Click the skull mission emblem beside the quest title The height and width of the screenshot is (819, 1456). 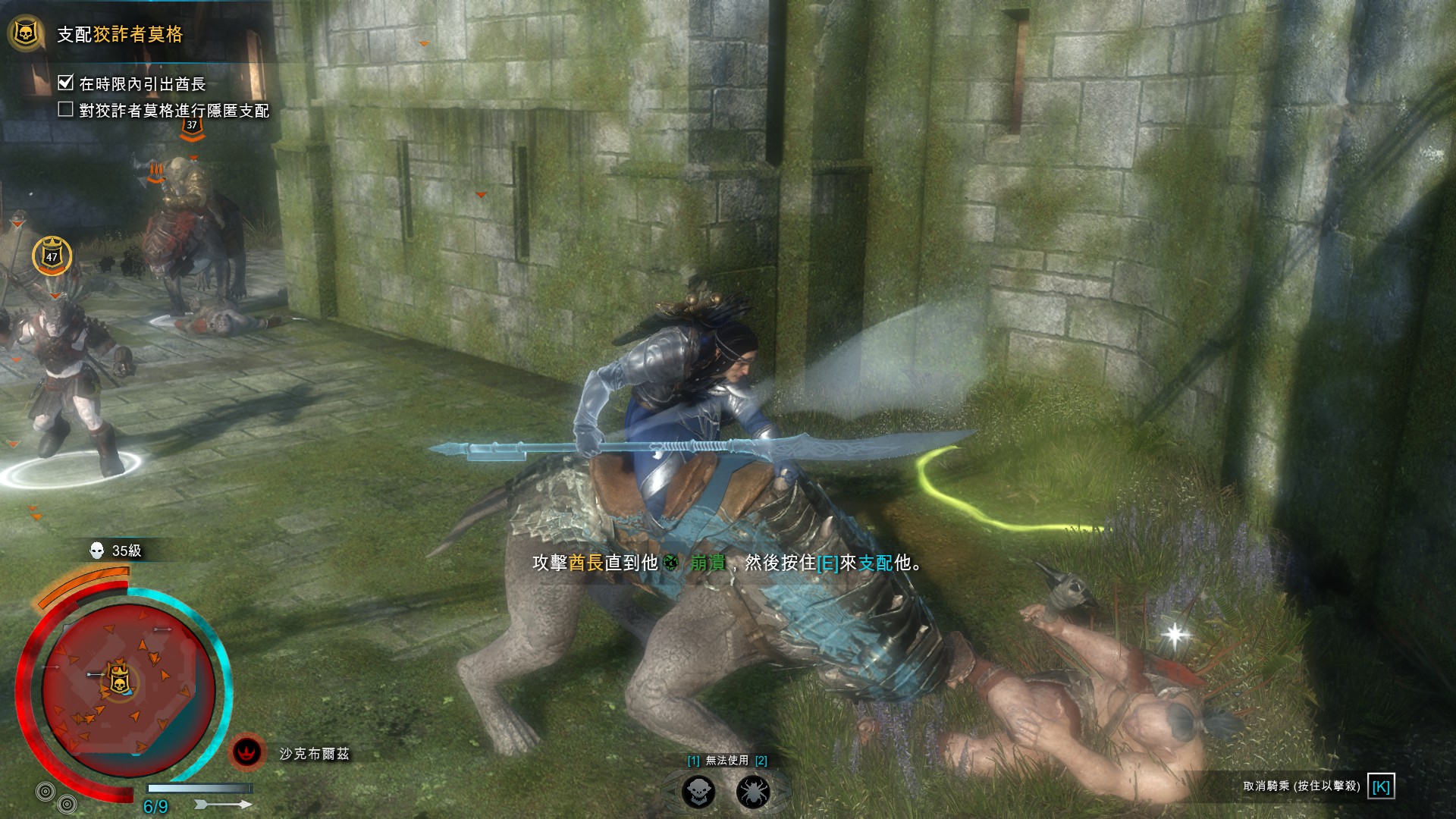point(26,33)
